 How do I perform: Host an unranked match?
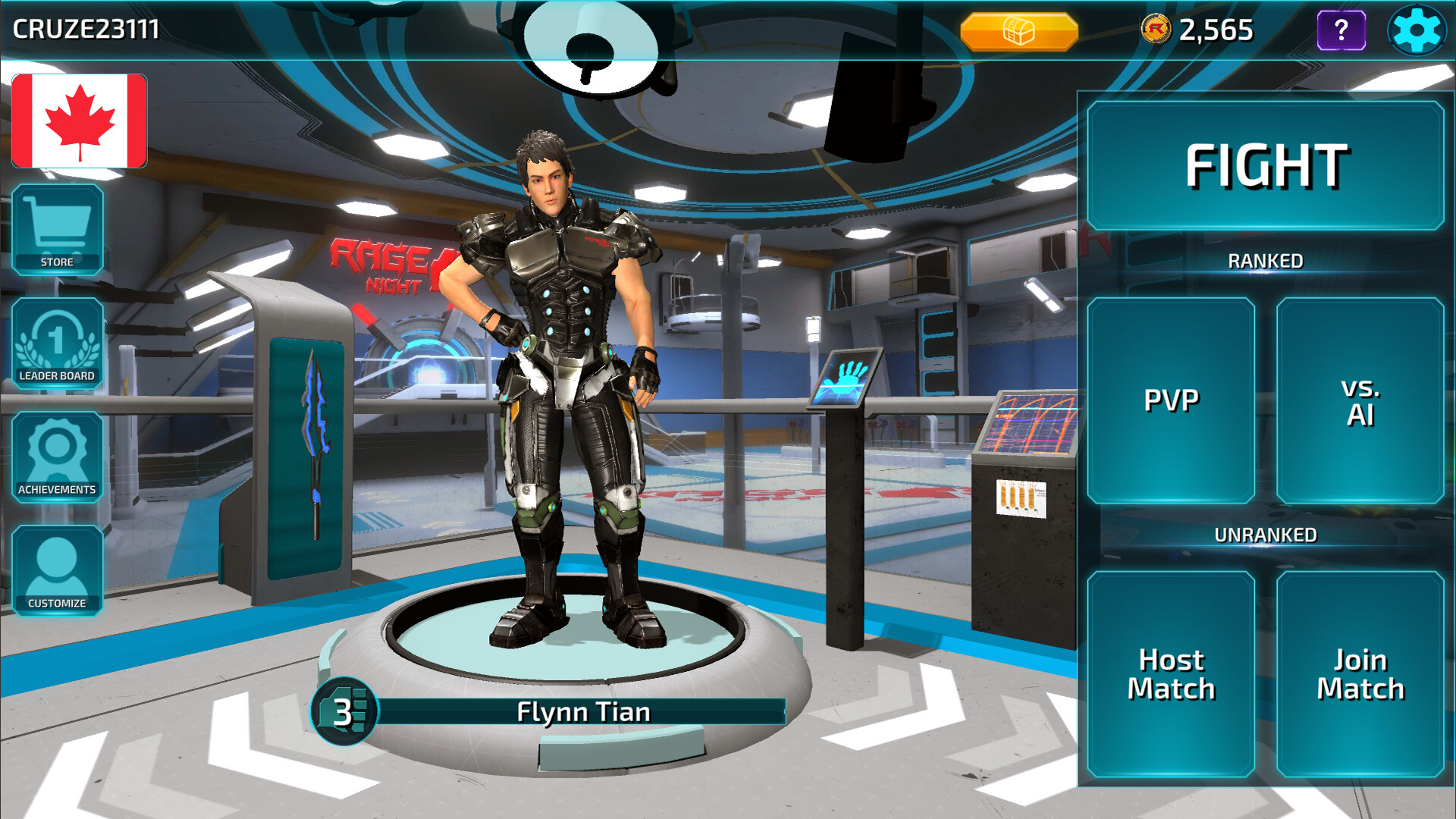pos(1171,673)
